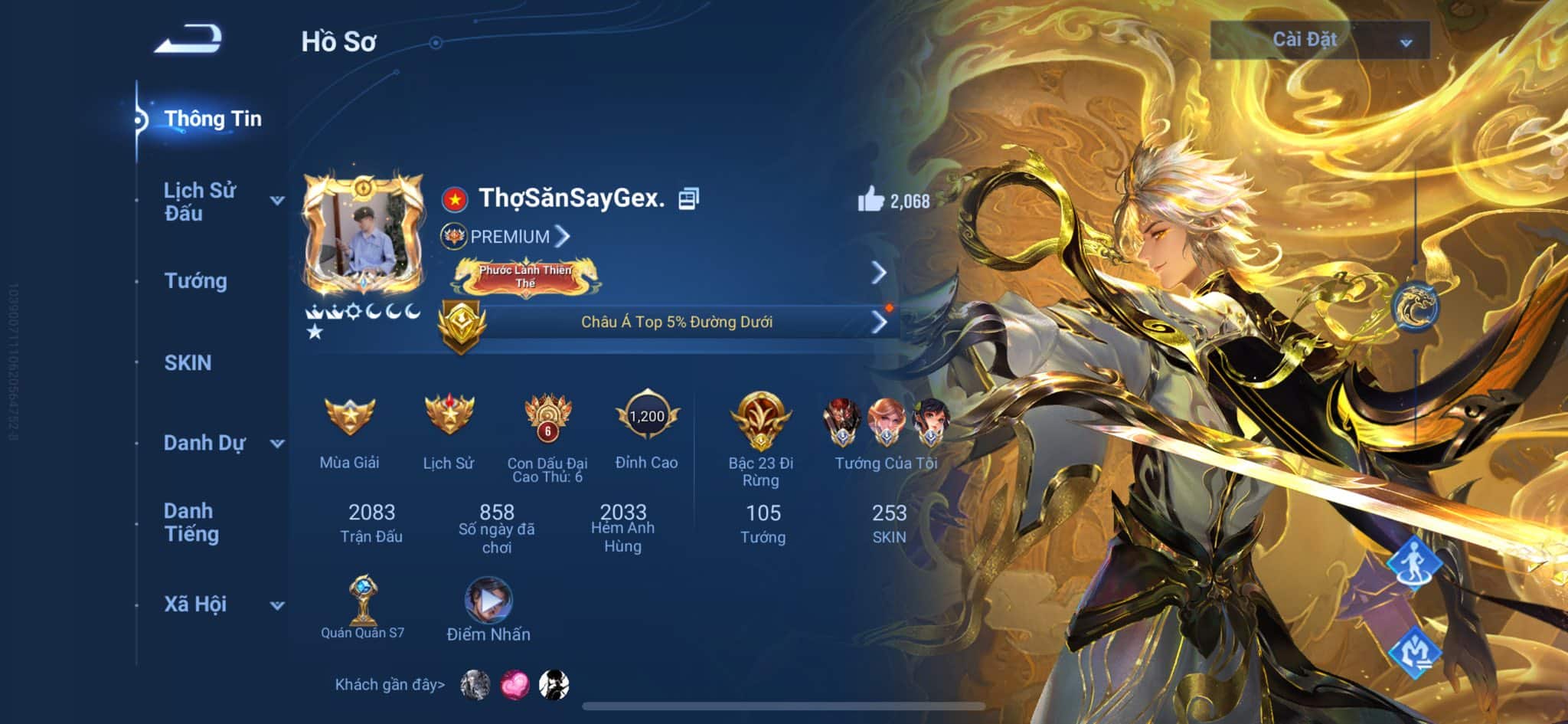The image size is (1568, 724).
Task: Open the SKIN tab
Action: (x=188, y=362)
